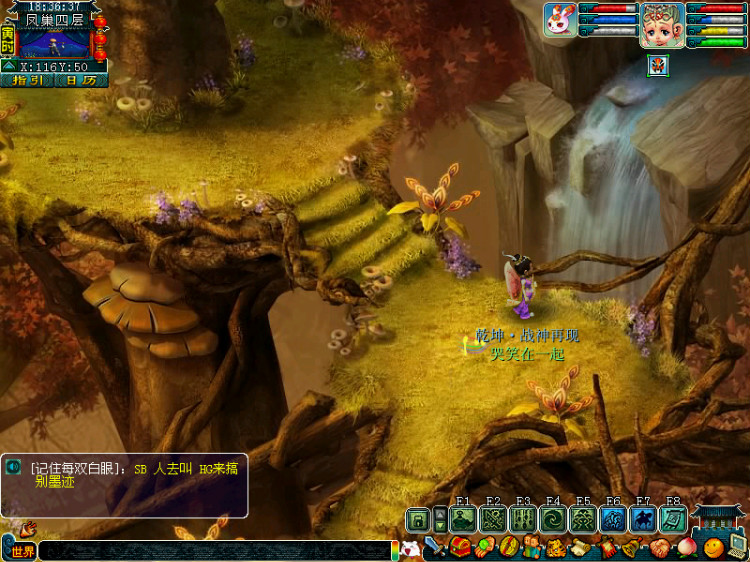Activate the F4 swirl skill
750x562 pixels.
pyautogui.click(x=552, y=519)
